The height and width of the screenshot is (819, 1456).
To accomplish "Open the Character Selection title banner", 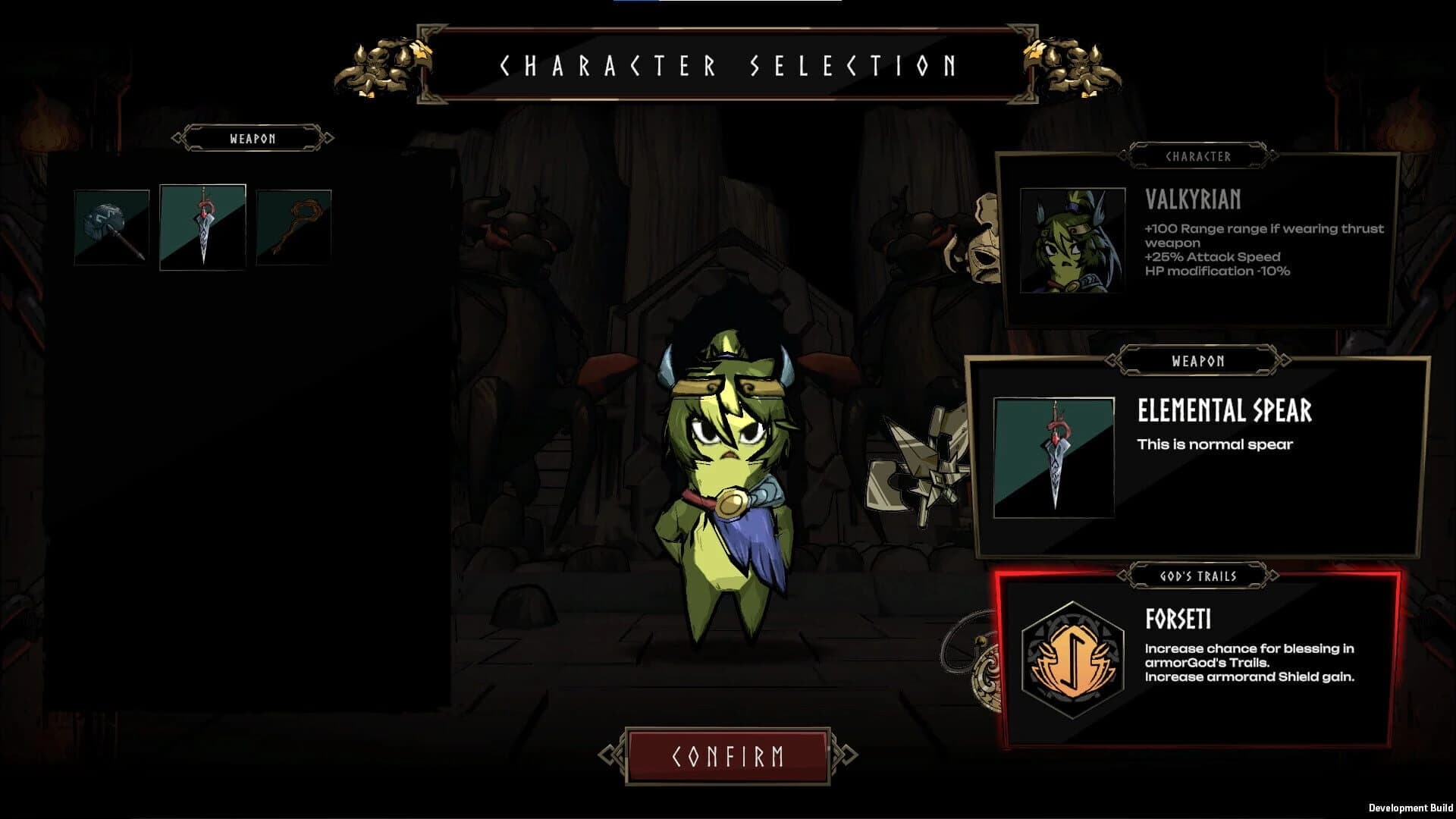I will pos(728,66).
